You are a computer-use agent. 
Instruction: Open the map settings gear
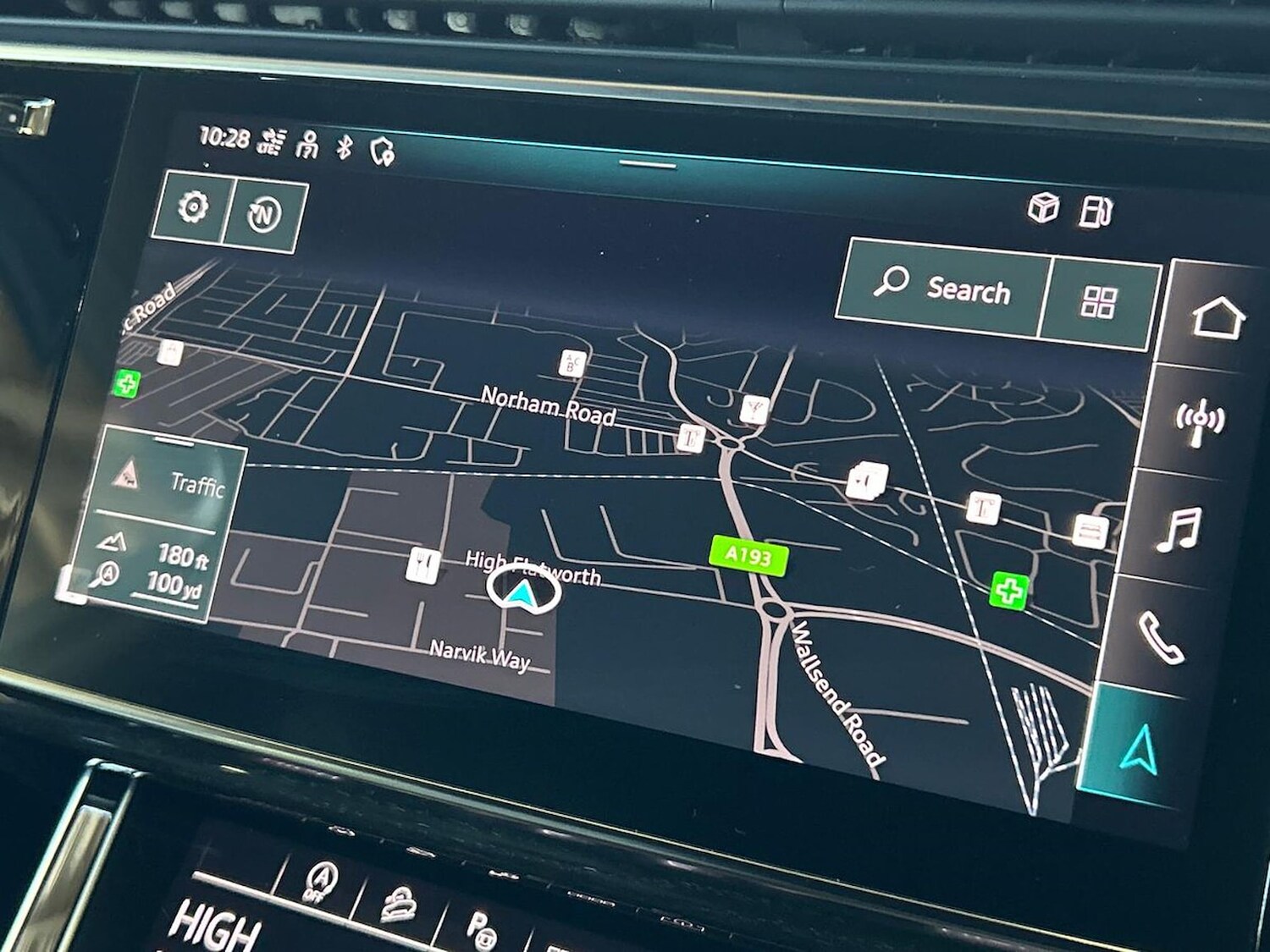pos(193,206)
